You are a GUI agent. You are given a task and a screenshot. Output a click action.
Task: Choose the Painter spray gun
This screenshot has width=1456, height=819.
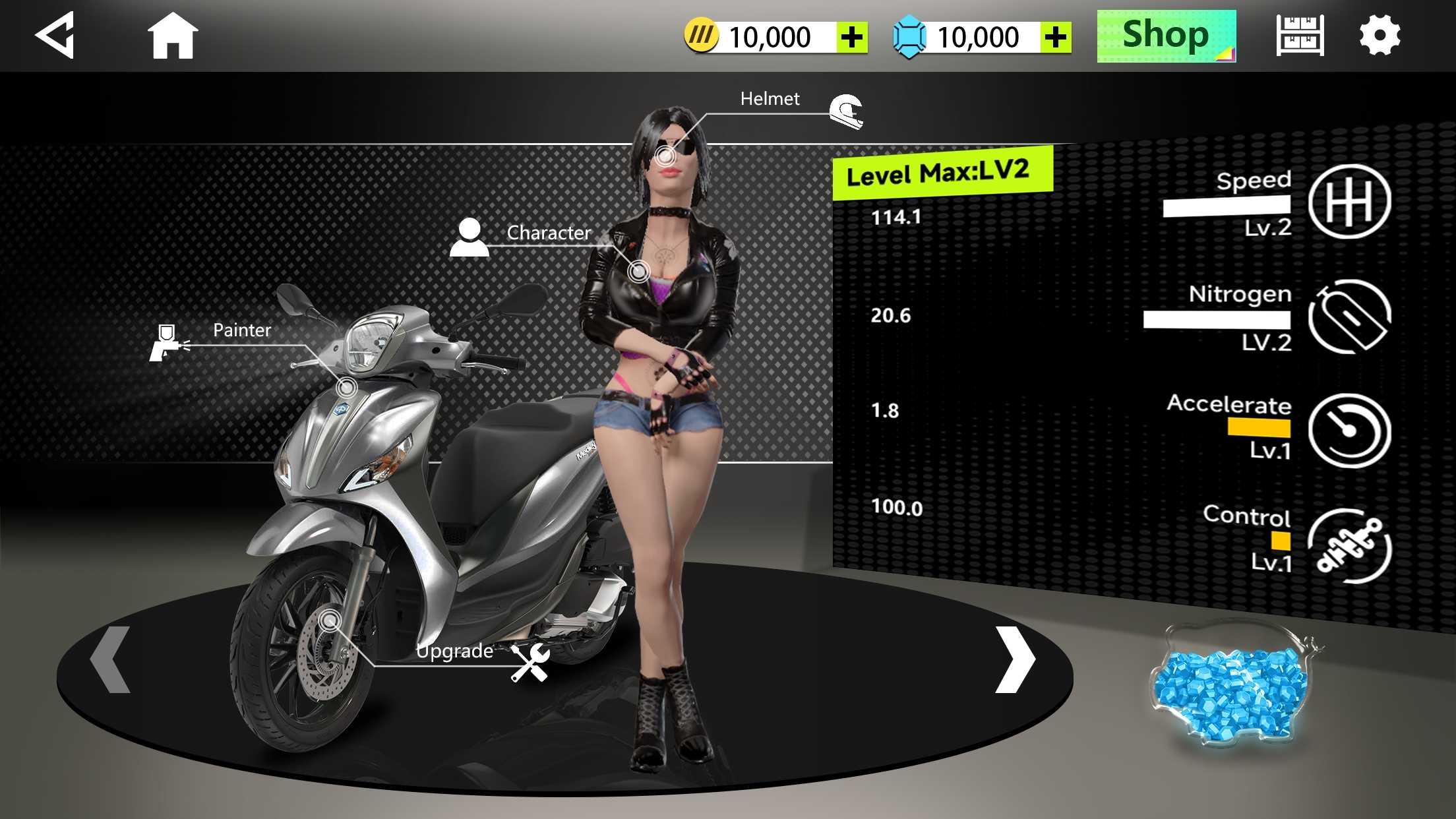168,342
